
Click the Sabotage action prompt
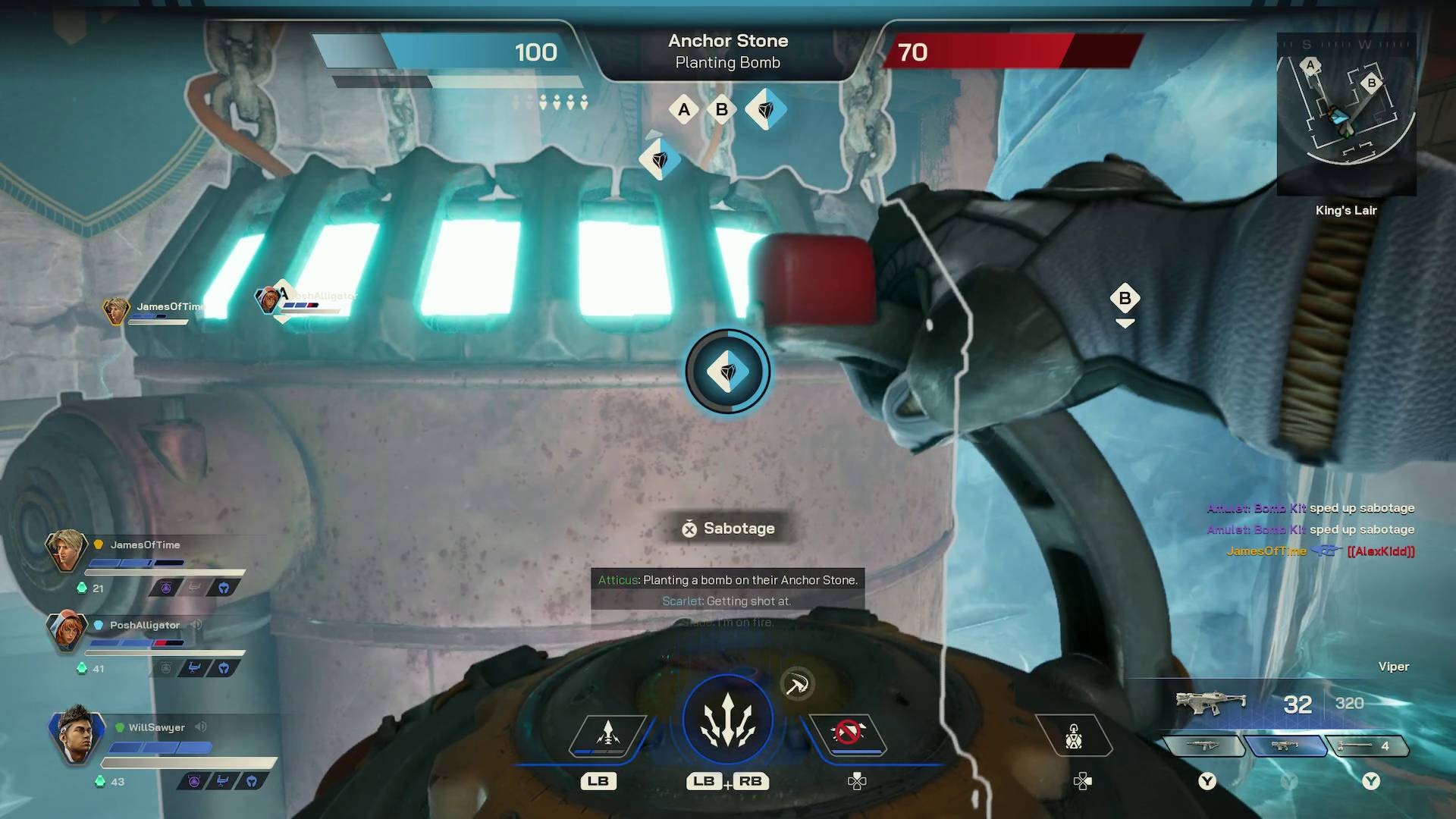pos(727,529)
